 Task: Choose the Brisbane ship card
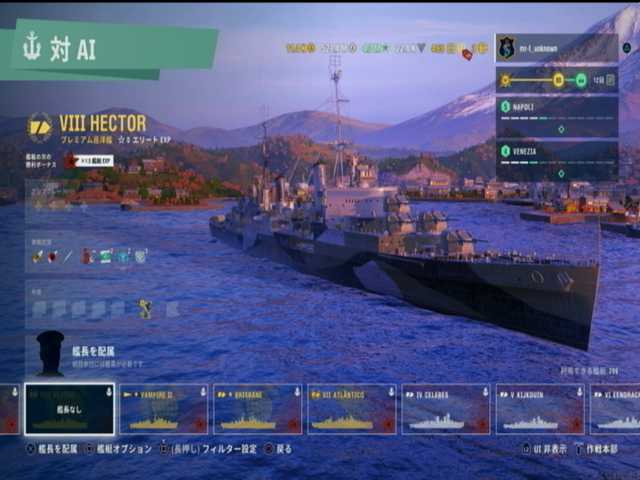257,409
